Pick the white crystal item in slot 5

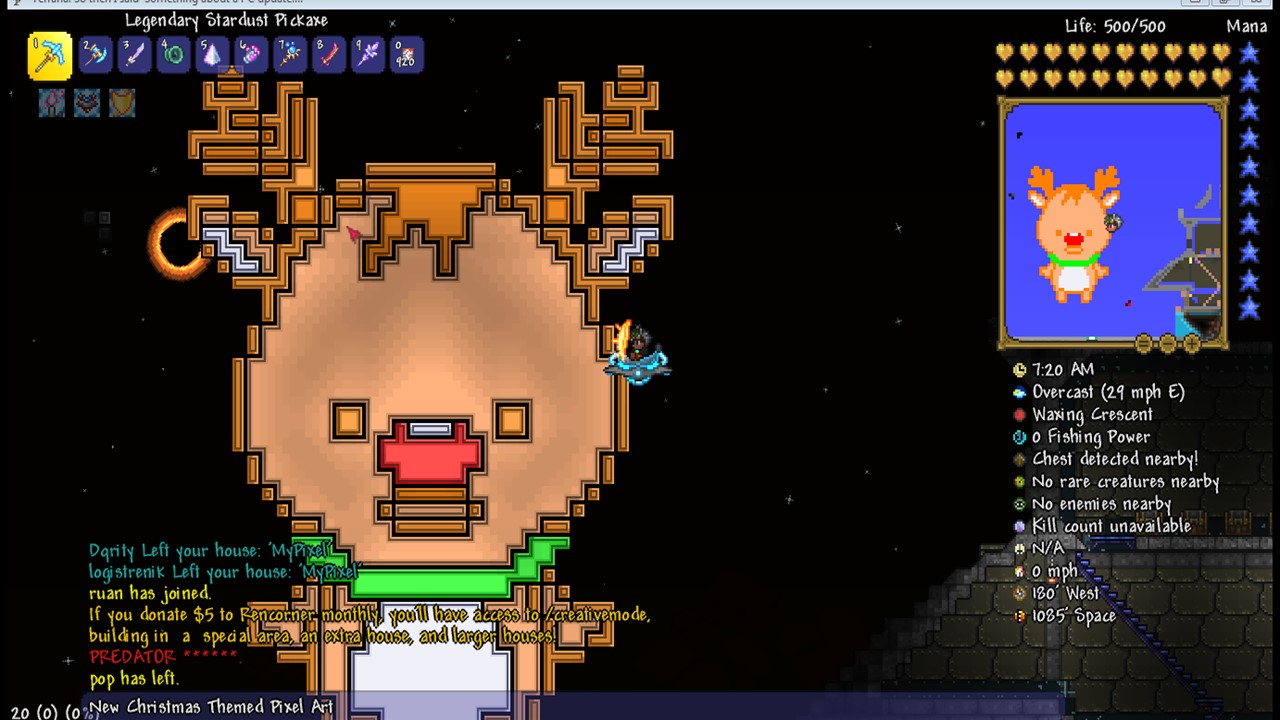[212, 55]
